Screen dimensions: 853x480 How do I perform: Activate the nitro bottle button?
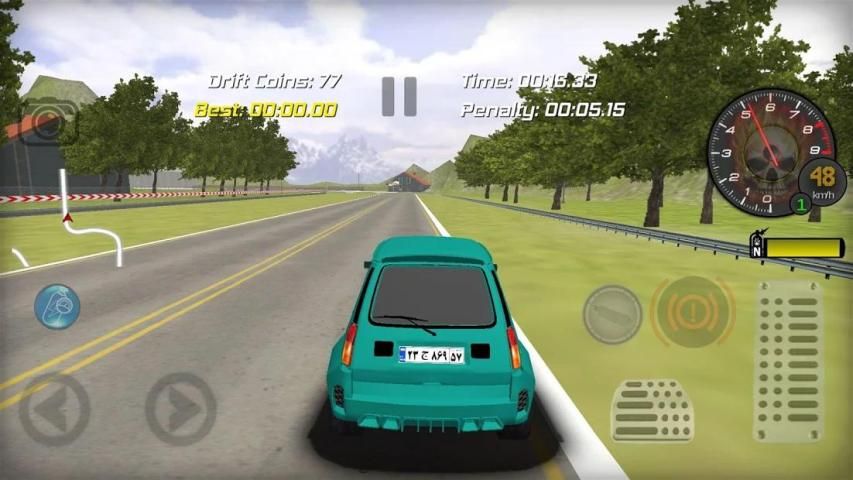[x=612, y=314]
